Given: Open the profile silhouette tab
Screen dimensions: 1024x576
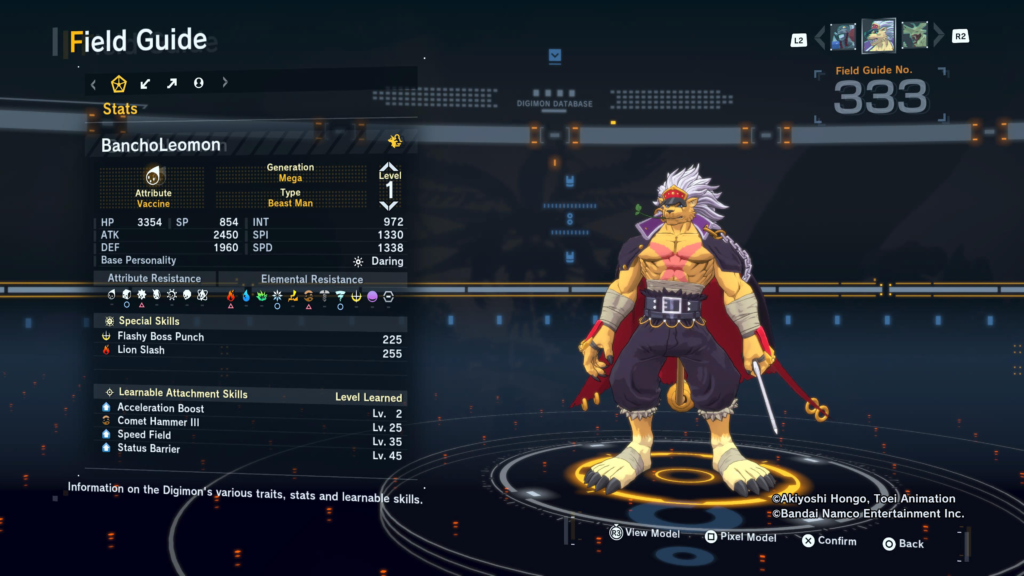Looking at the screenshot, I should pyautogui.click(x=198, y=83).
